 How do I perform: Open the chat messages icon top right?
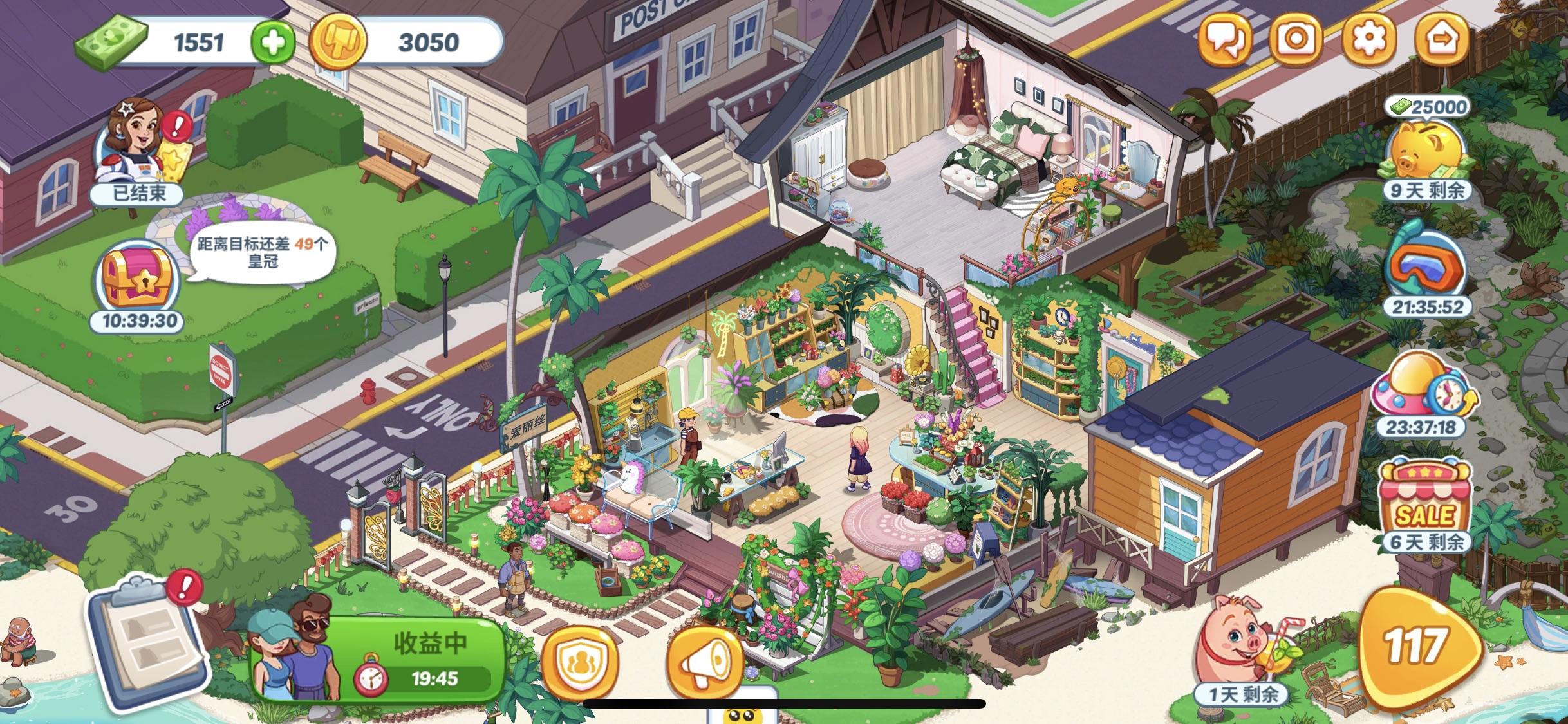[x=1226, y=40]
